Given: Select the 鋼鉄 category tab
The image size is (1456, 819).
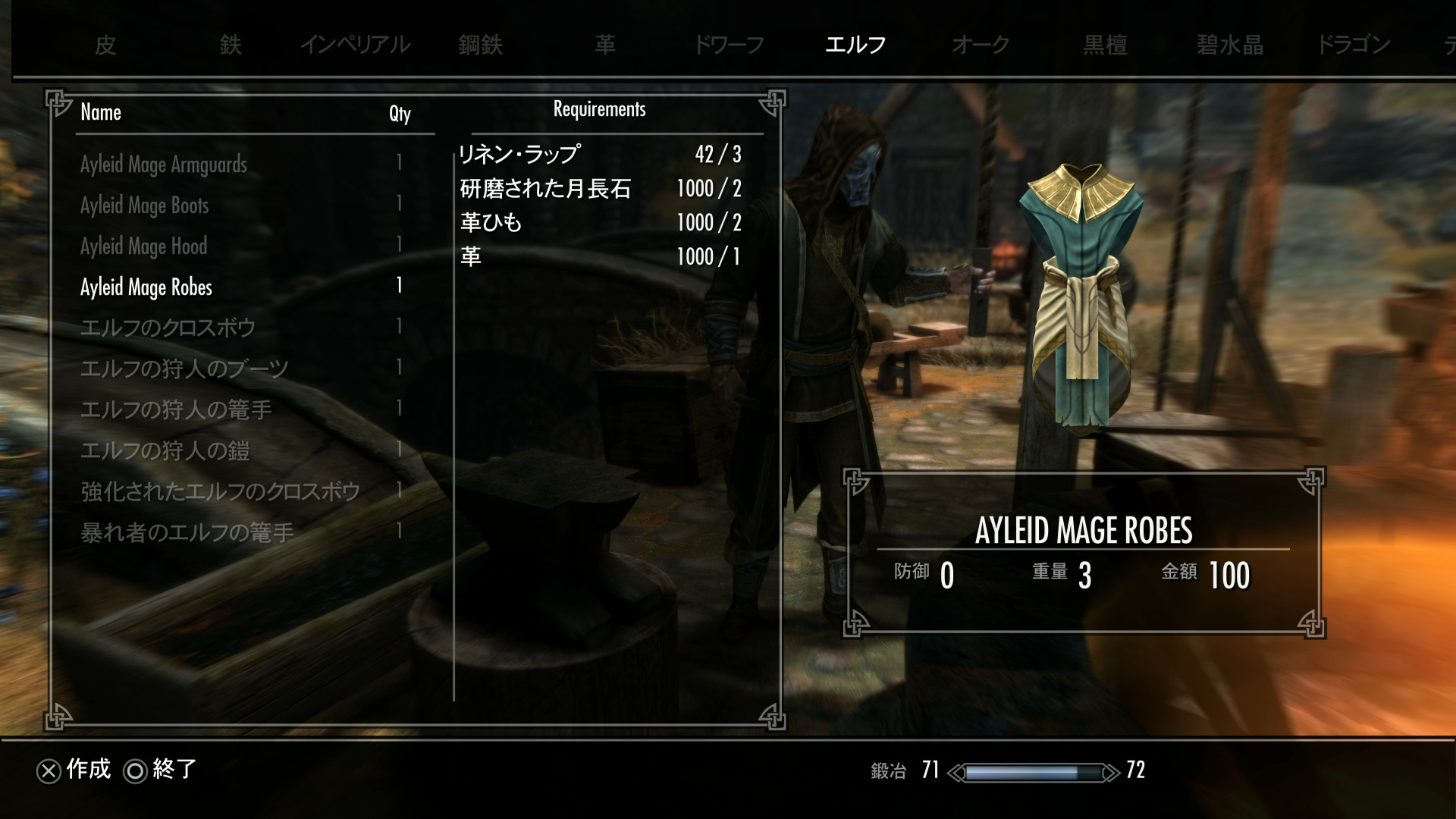Looking at the screenshot, I should pos(481,45).
